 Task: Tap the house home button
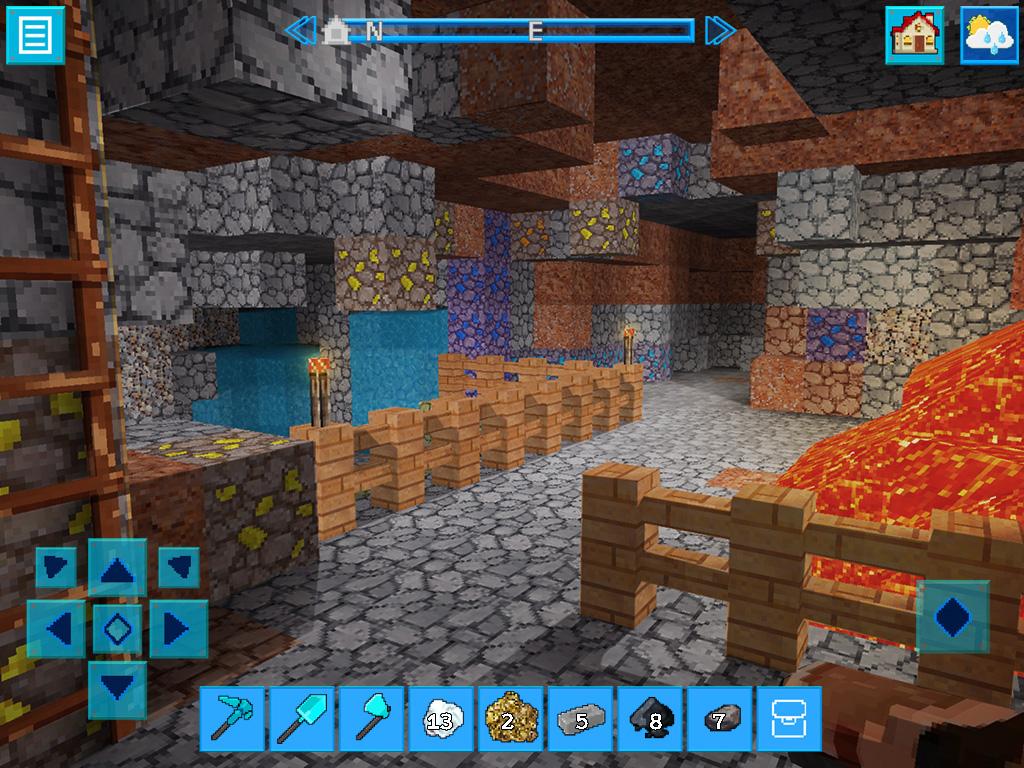tap(914, 36)
